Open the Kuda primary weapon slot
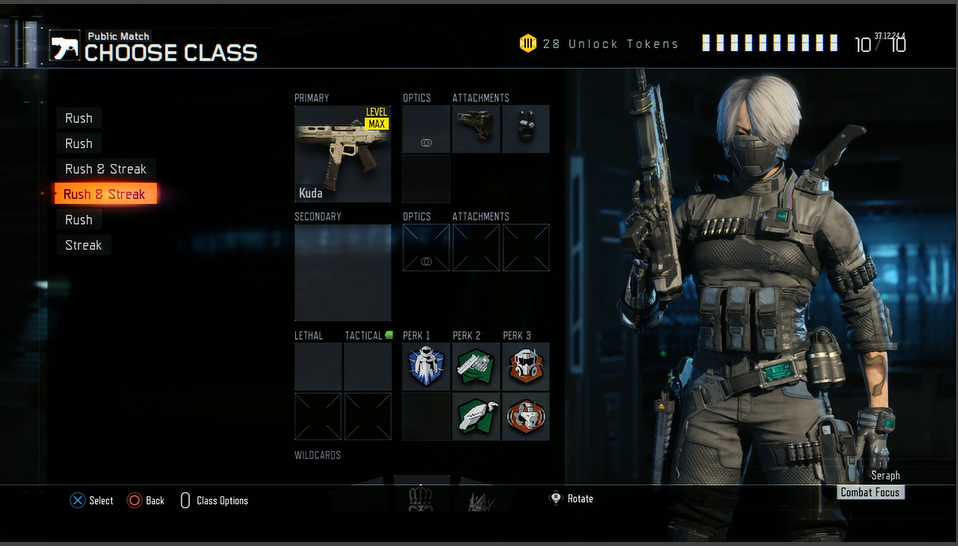The image size is (958, 546). click(342, 154)
